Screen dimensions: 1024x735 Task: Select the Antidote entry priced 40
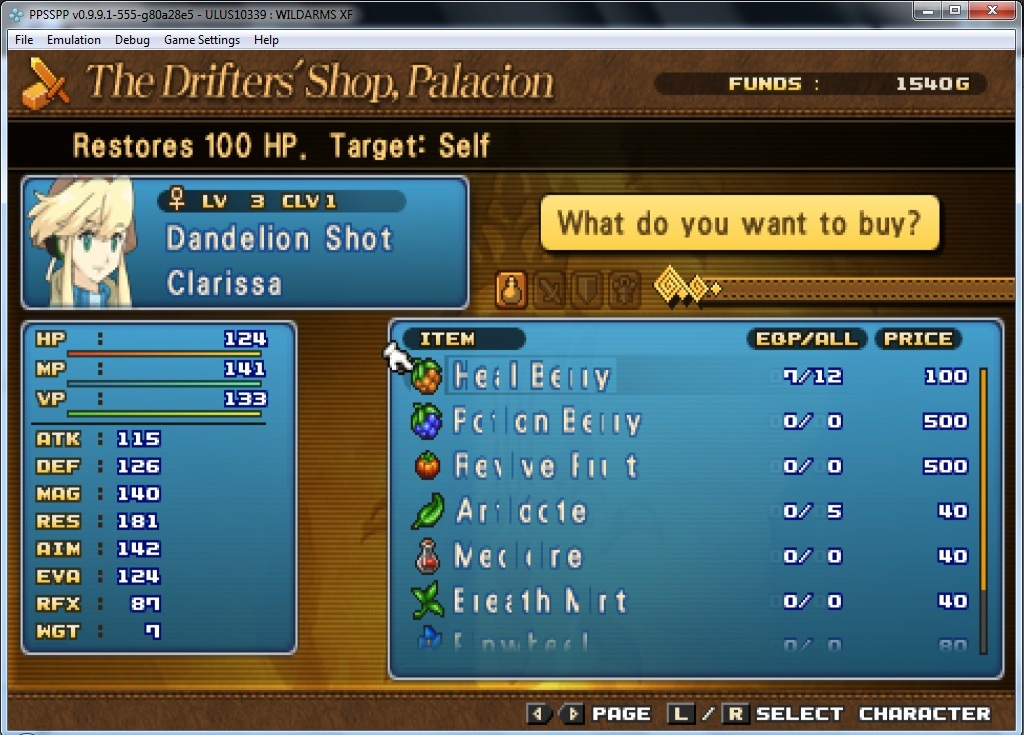click(x=521, y=511)
